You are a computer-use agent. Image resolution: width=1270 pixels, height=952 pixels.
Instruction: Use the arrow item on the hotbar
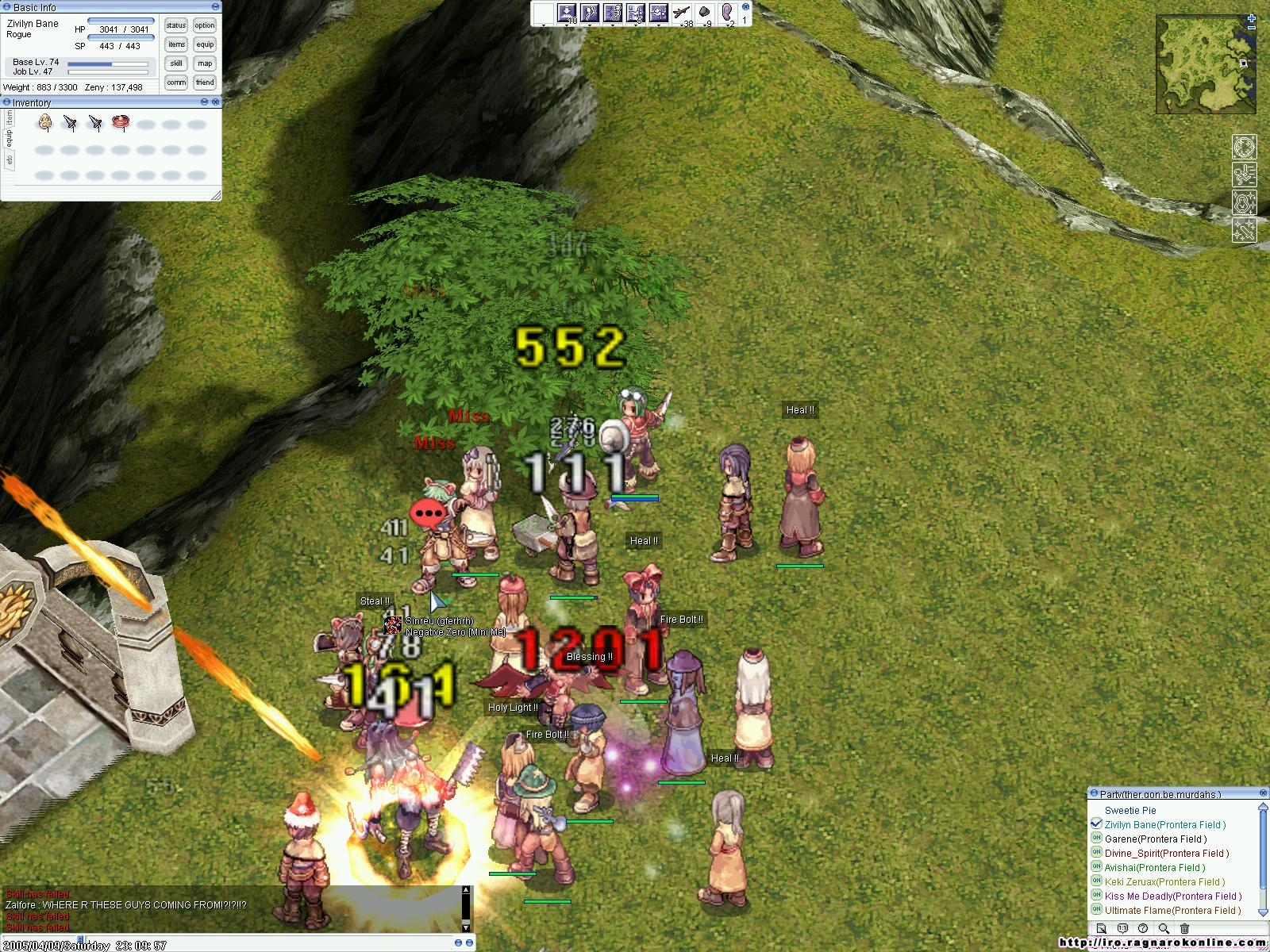(681, 13)
